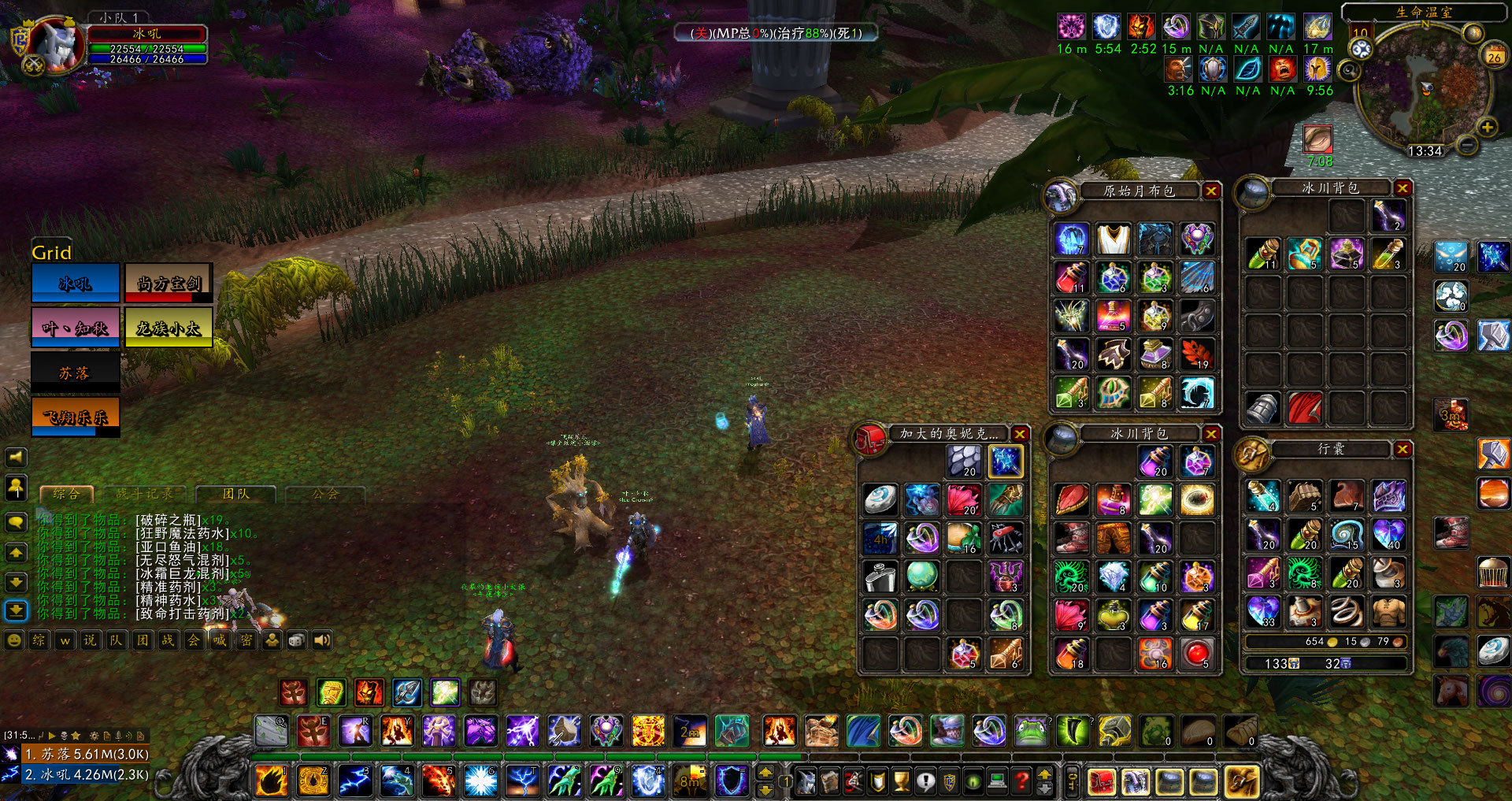Pick the 叶、知秋 Grid unit frame
Screen dimensions: 1512x801
[76, 328]
